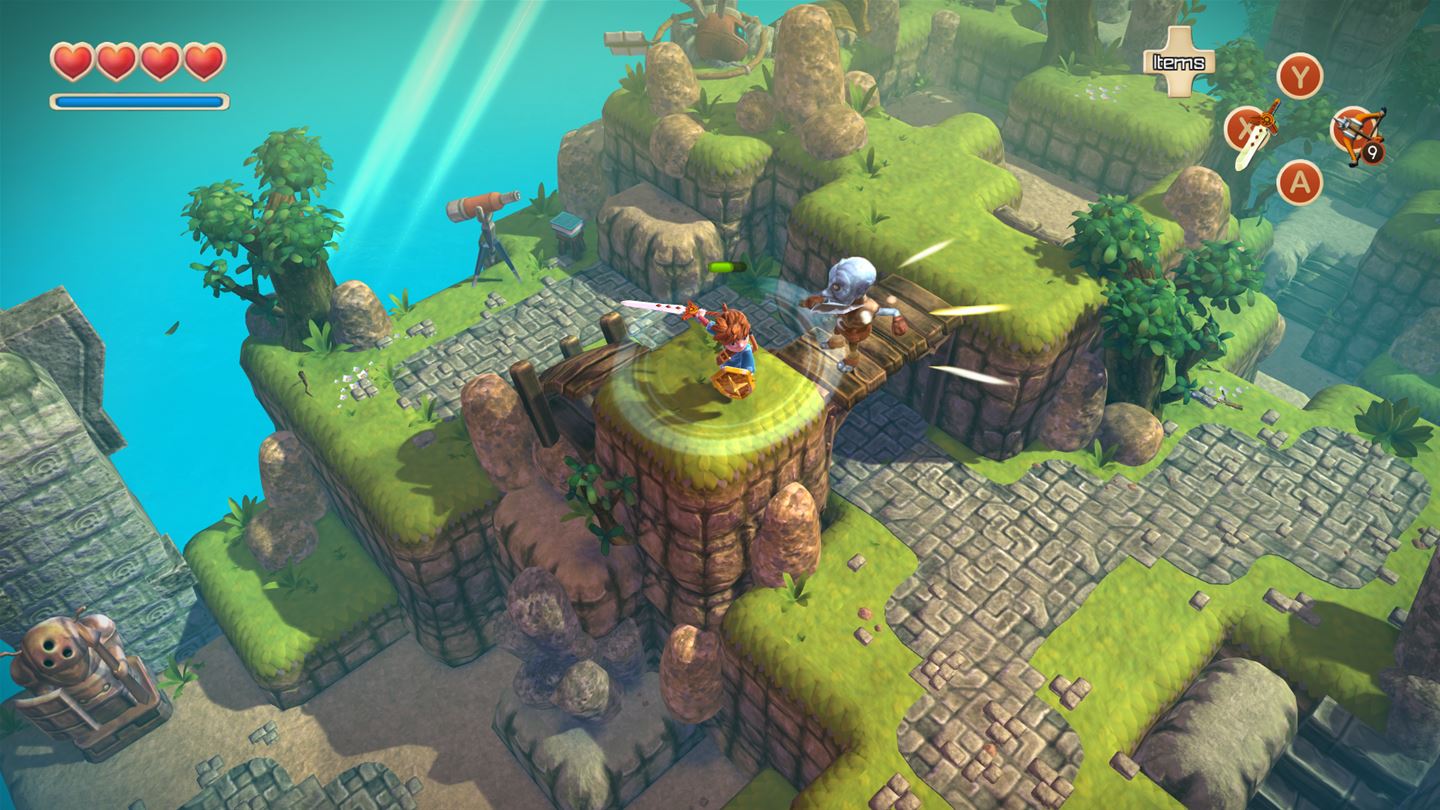Click the blue experience bar

tap(137, 103)
